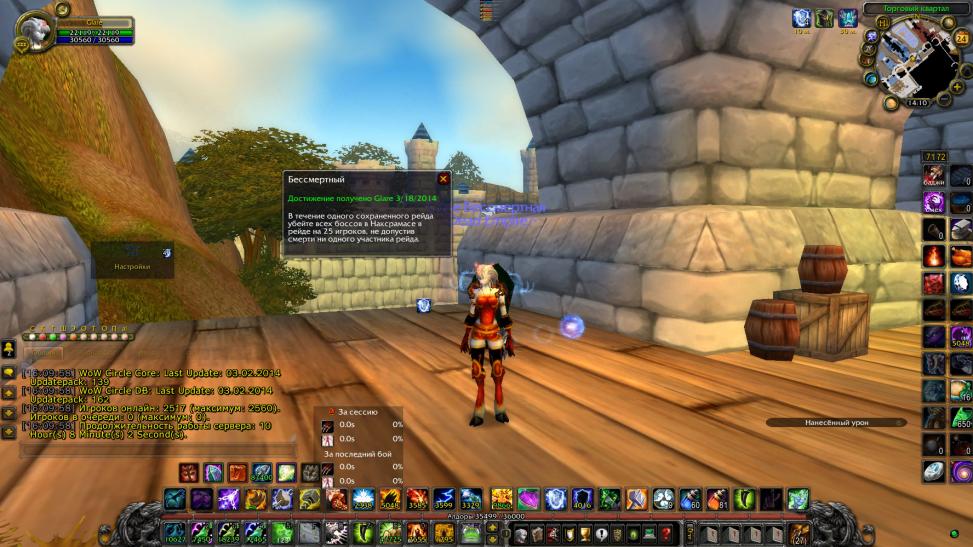Activate the purple swirl ability labeled смск
The height and width of the screenshot is (547, 973).
tap(934, 204)
